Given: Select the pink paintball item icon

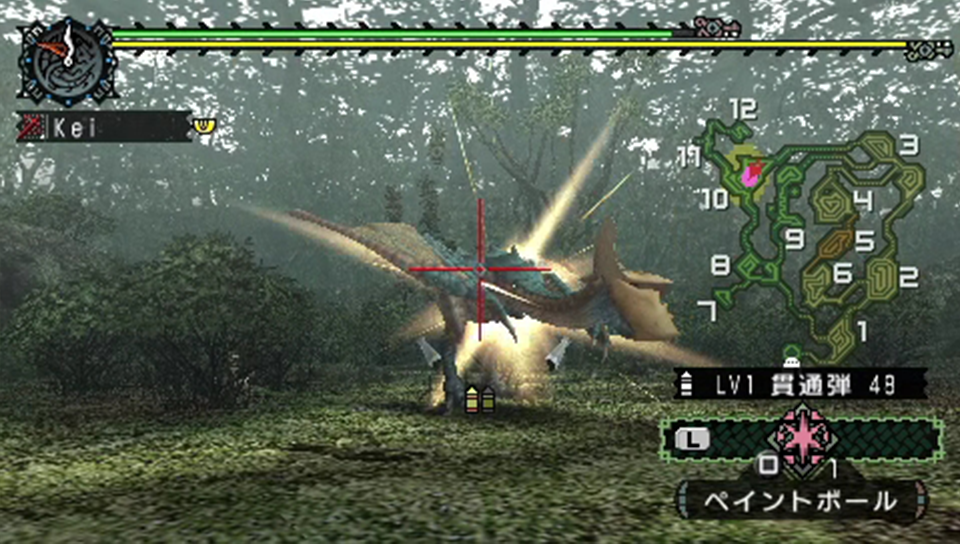Looking at the screenshot, I should tap(801, 436).
